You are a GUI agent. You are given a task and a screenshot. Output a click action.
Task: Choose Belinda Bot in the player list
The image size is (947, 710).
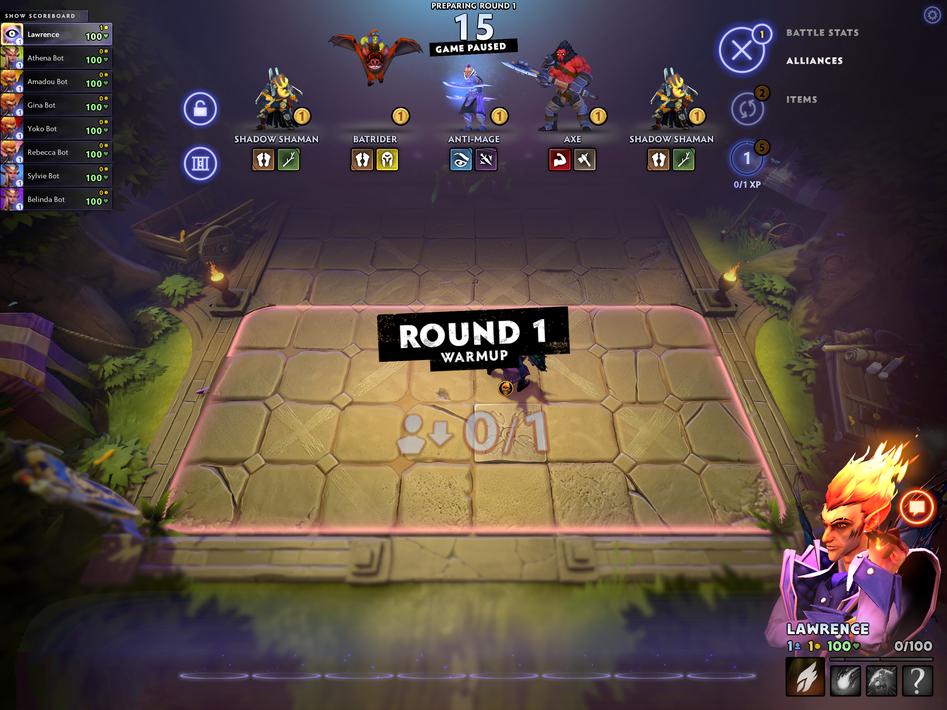tap(57, 200)
